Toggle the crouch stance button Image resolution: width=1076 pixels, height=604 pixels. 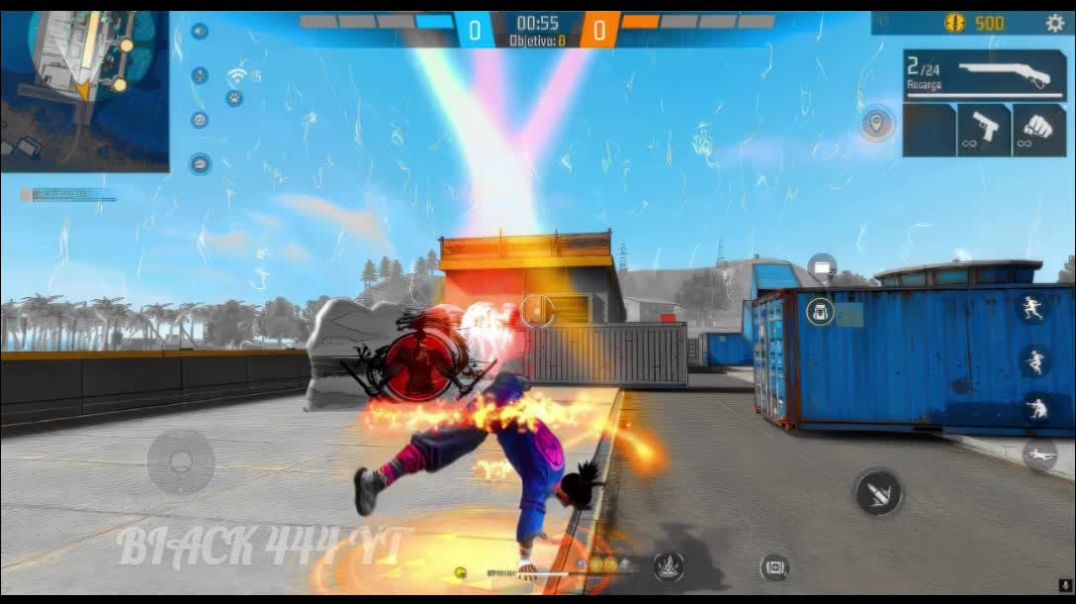click(x=1037, y=408)
